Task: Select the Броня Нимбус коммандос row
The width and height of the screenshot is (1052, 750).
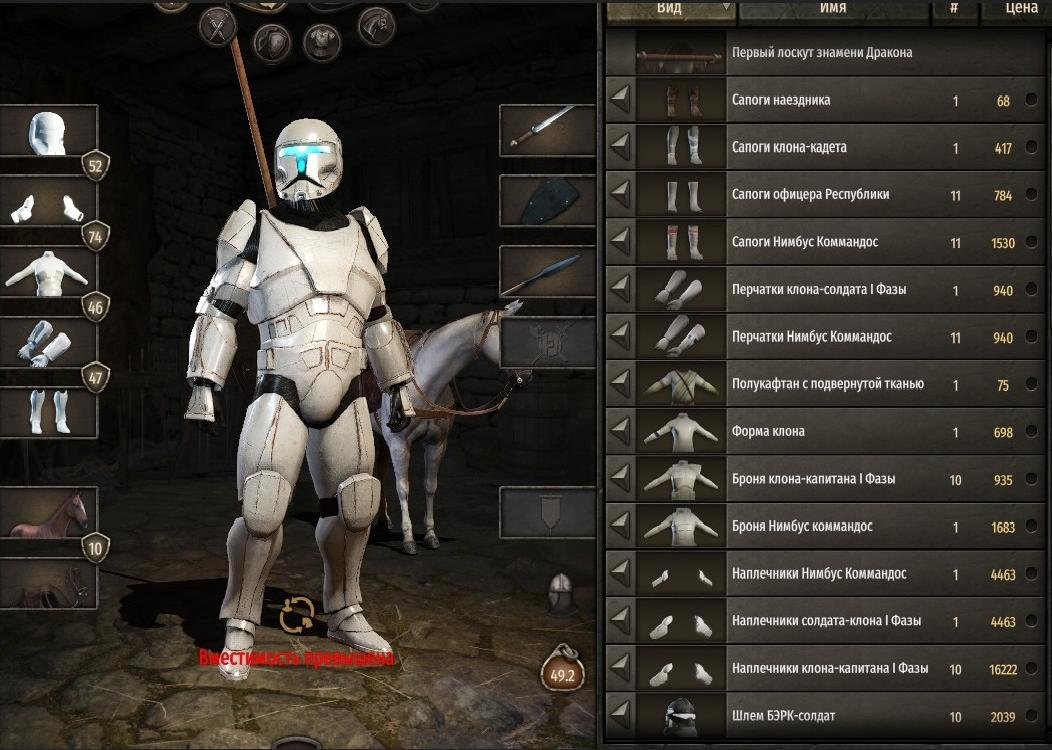Action: pyautogui.click(x=818, y=527)
